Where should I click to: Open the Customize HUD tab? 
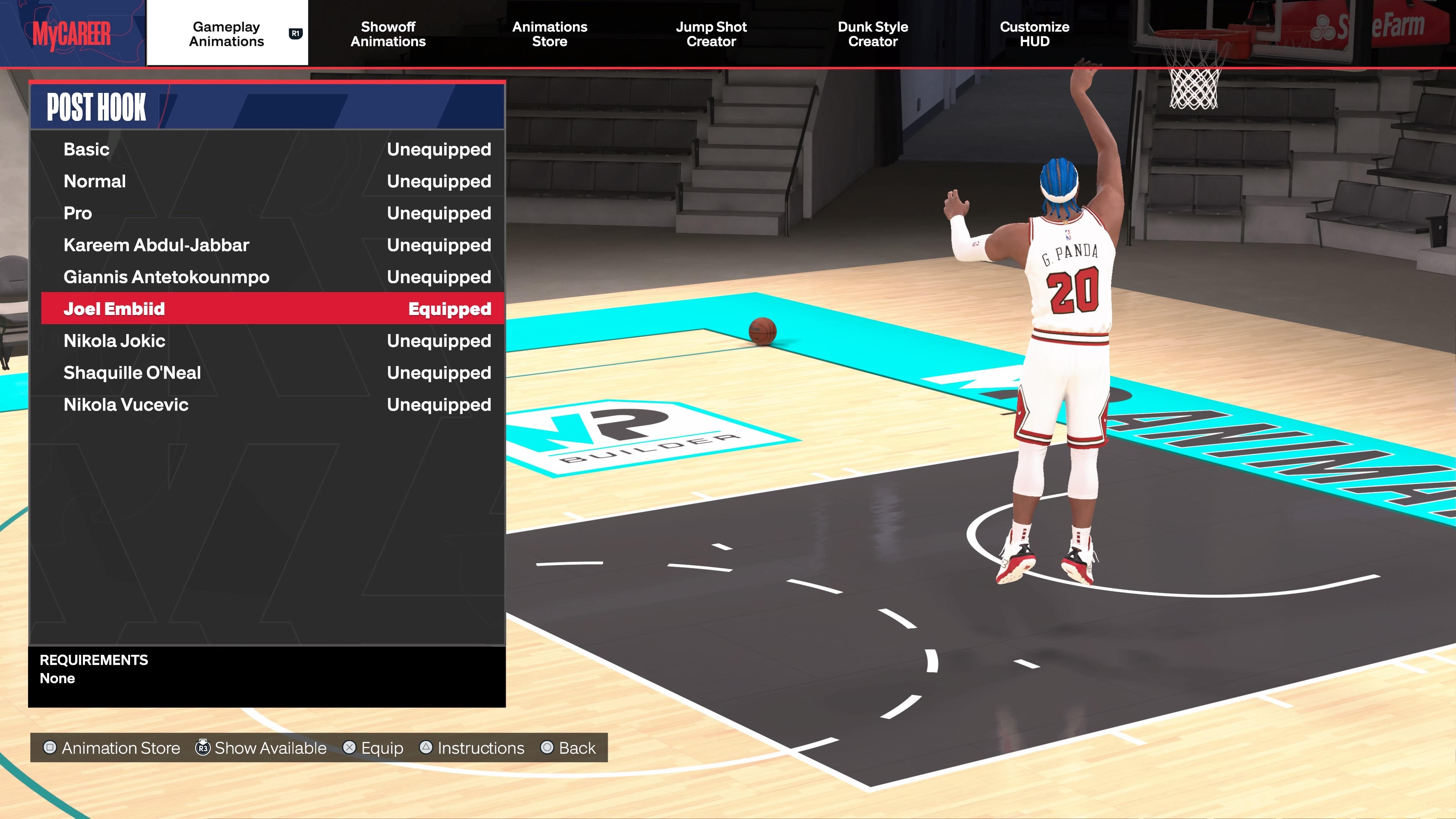[x=1034, y=34]
